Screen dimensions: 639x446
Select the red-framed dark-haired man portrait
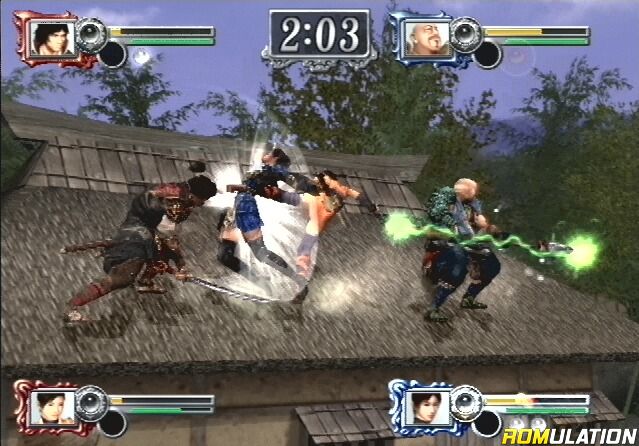point(49,39)
